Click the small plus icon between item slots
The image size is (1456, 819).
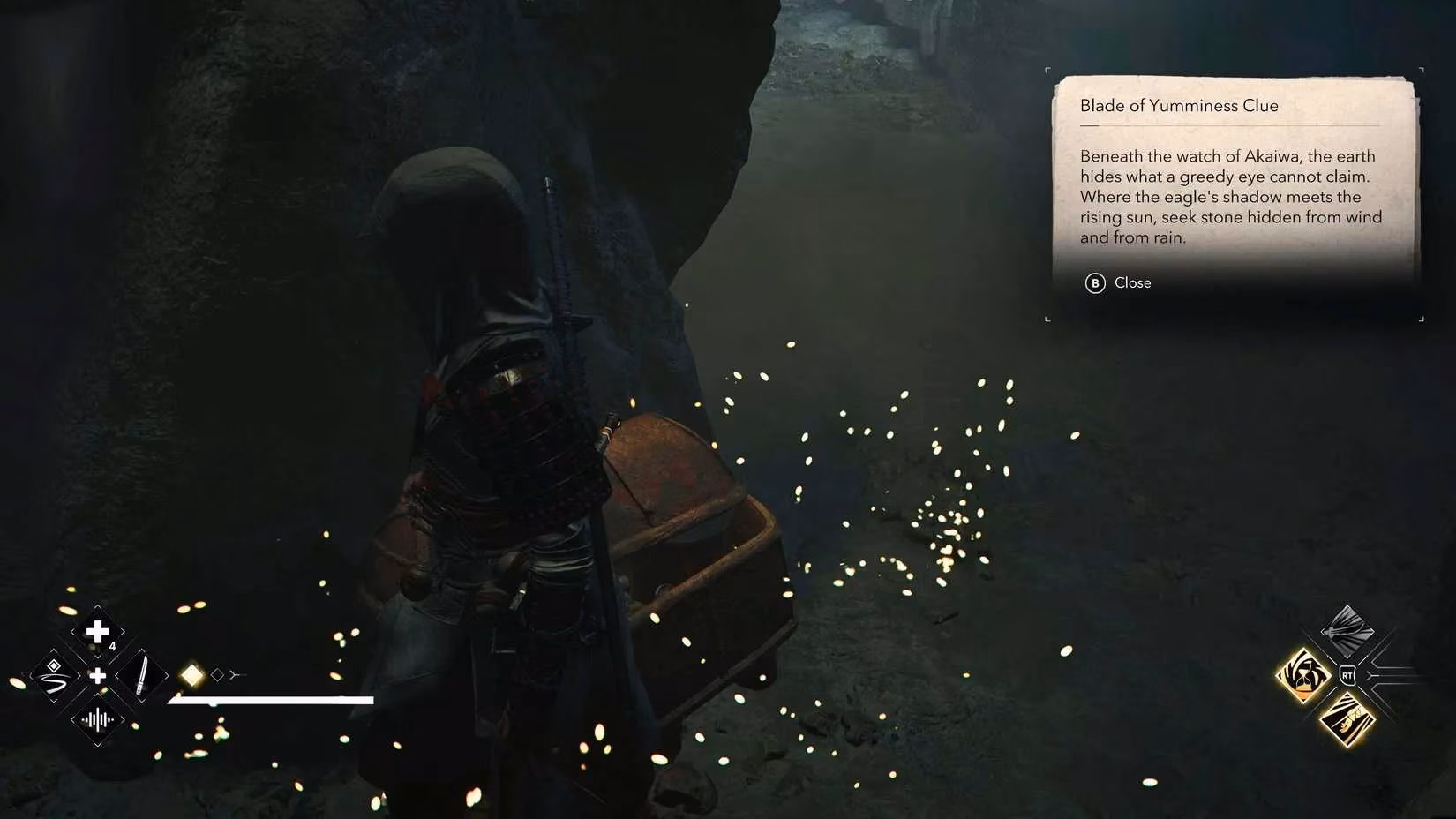98,675
